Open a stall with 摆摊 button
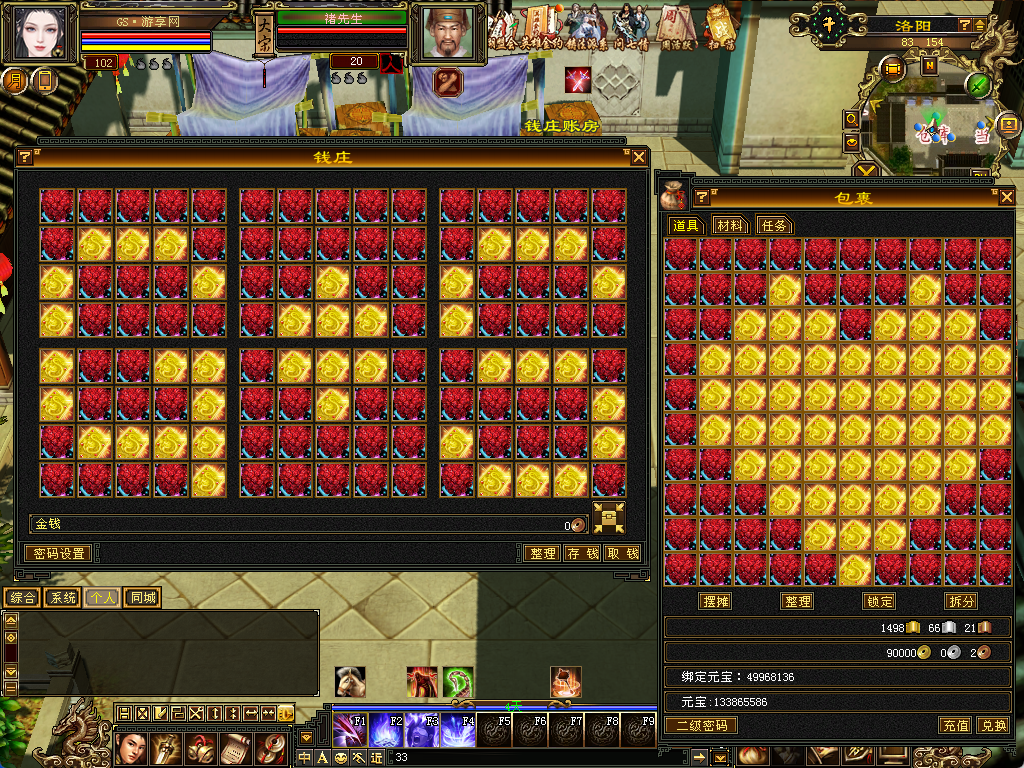This screenshot has width=1024, height=768. [716, 601]
